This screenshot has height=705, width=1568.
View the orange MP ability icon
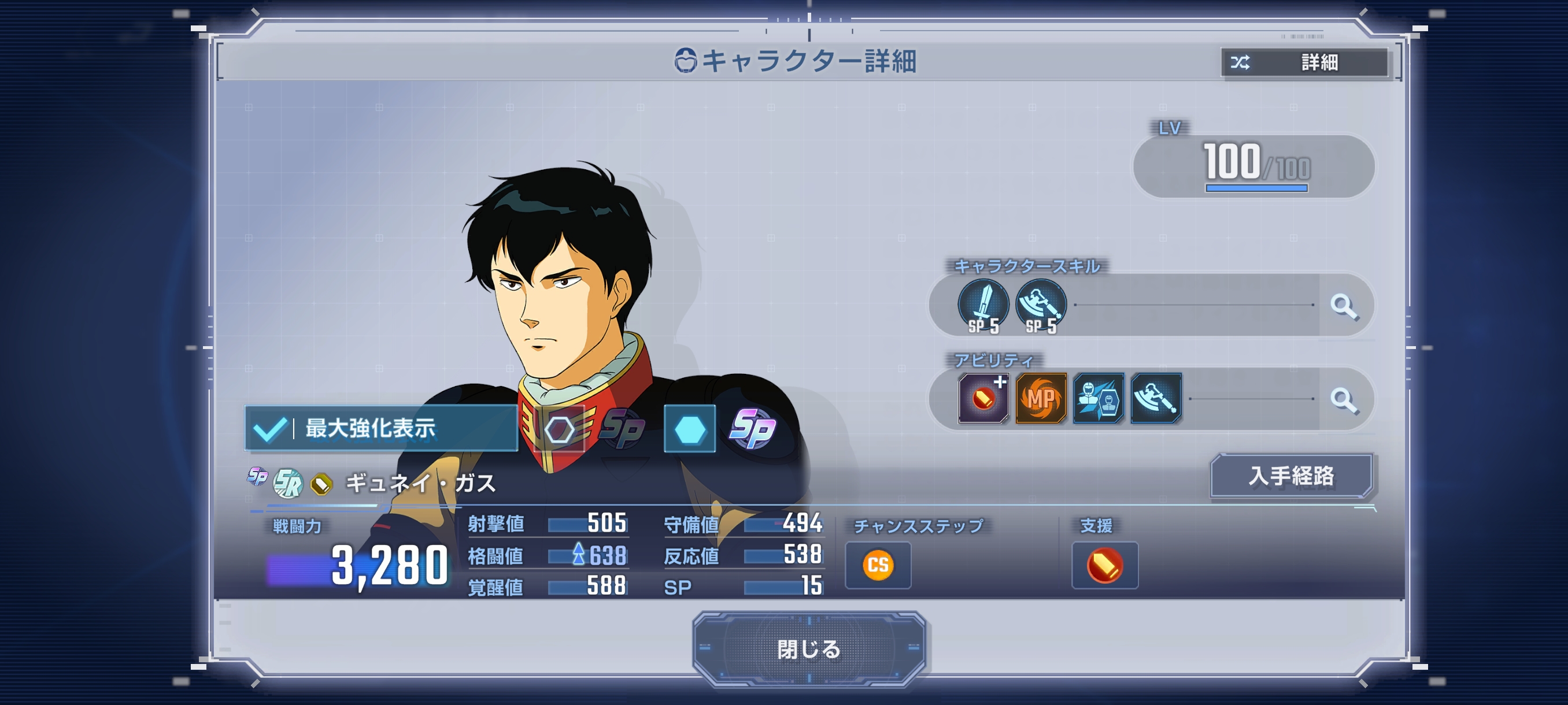1041,398
